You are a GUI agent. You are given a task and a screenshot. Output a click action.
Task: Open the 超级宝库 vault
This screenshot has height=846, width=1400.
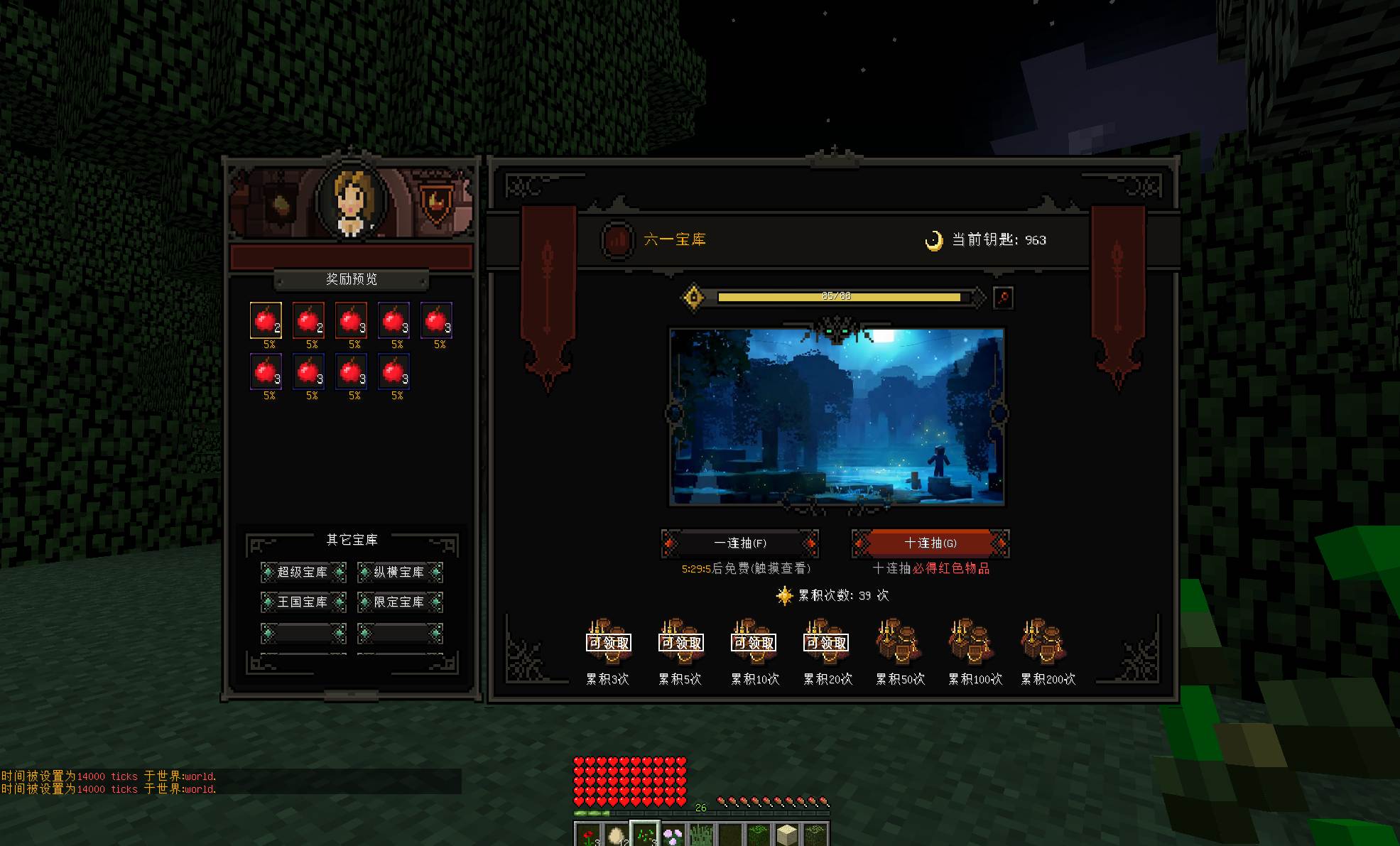point(303,572)
